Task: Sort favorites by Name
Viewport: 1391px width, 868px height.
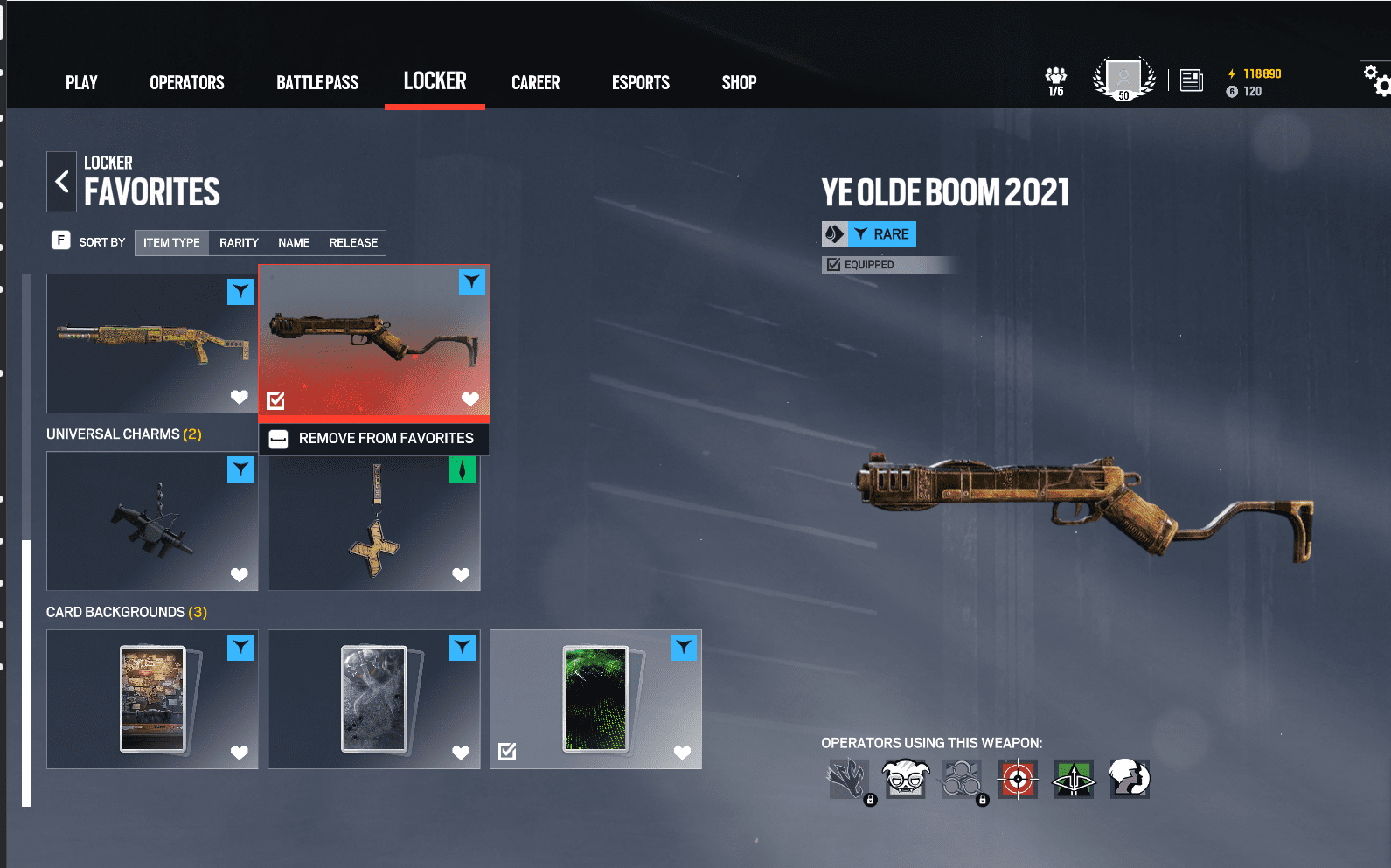Action: click(294, 243)
